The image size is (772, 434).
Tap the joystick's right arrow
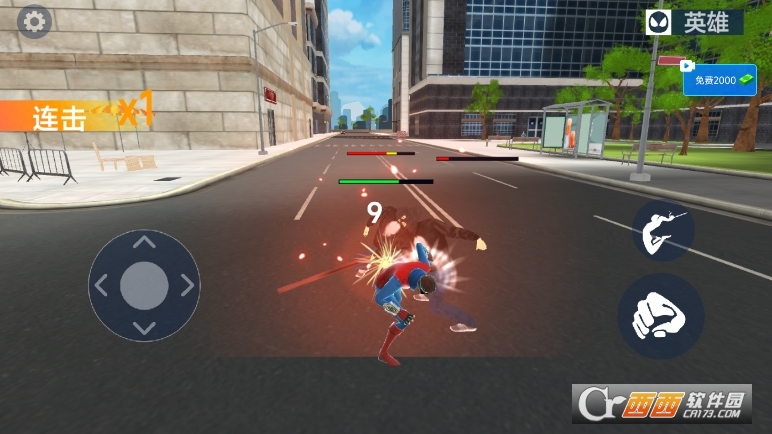pos(187,286)
